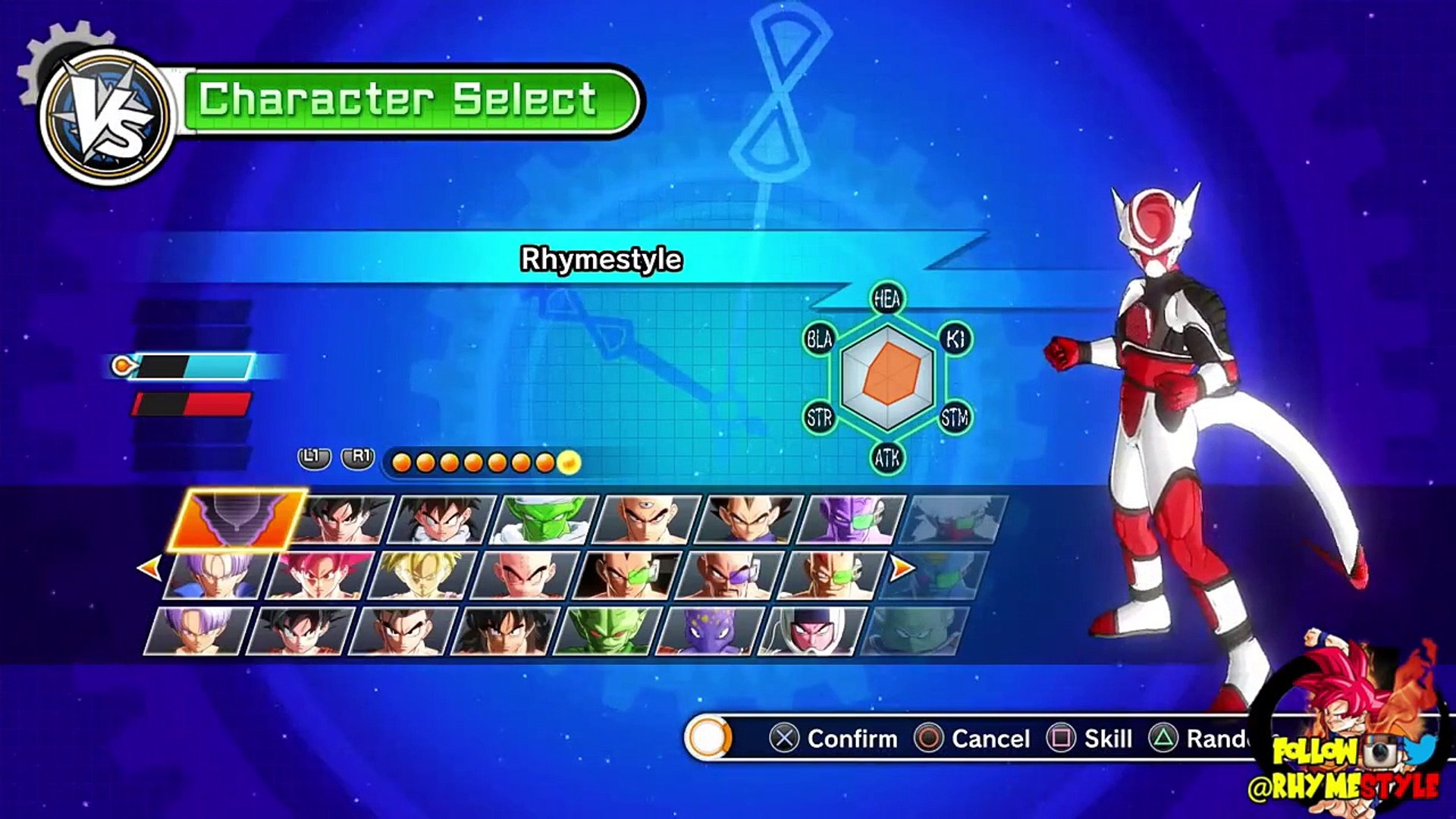
Task: Select the custom character tile highlighted in orange
Action: pyautogui.click(x=237, y=519)
